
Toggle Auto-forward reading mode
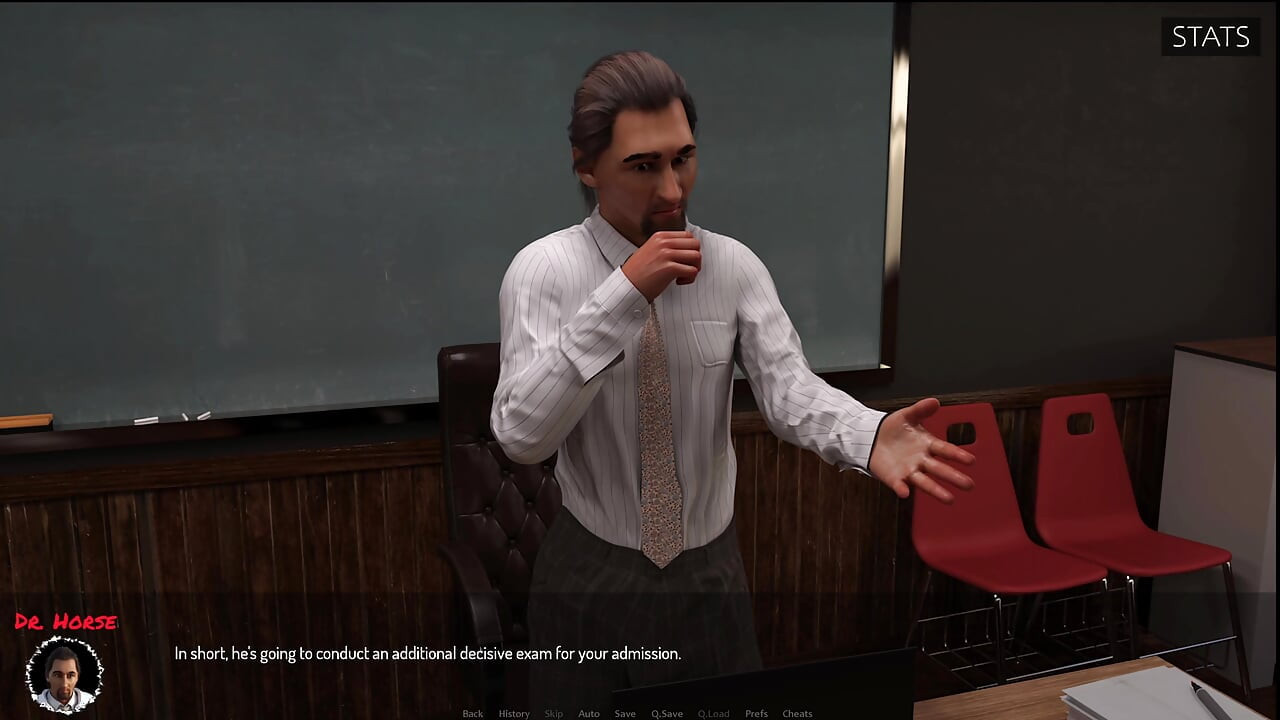tap(589, 713)
